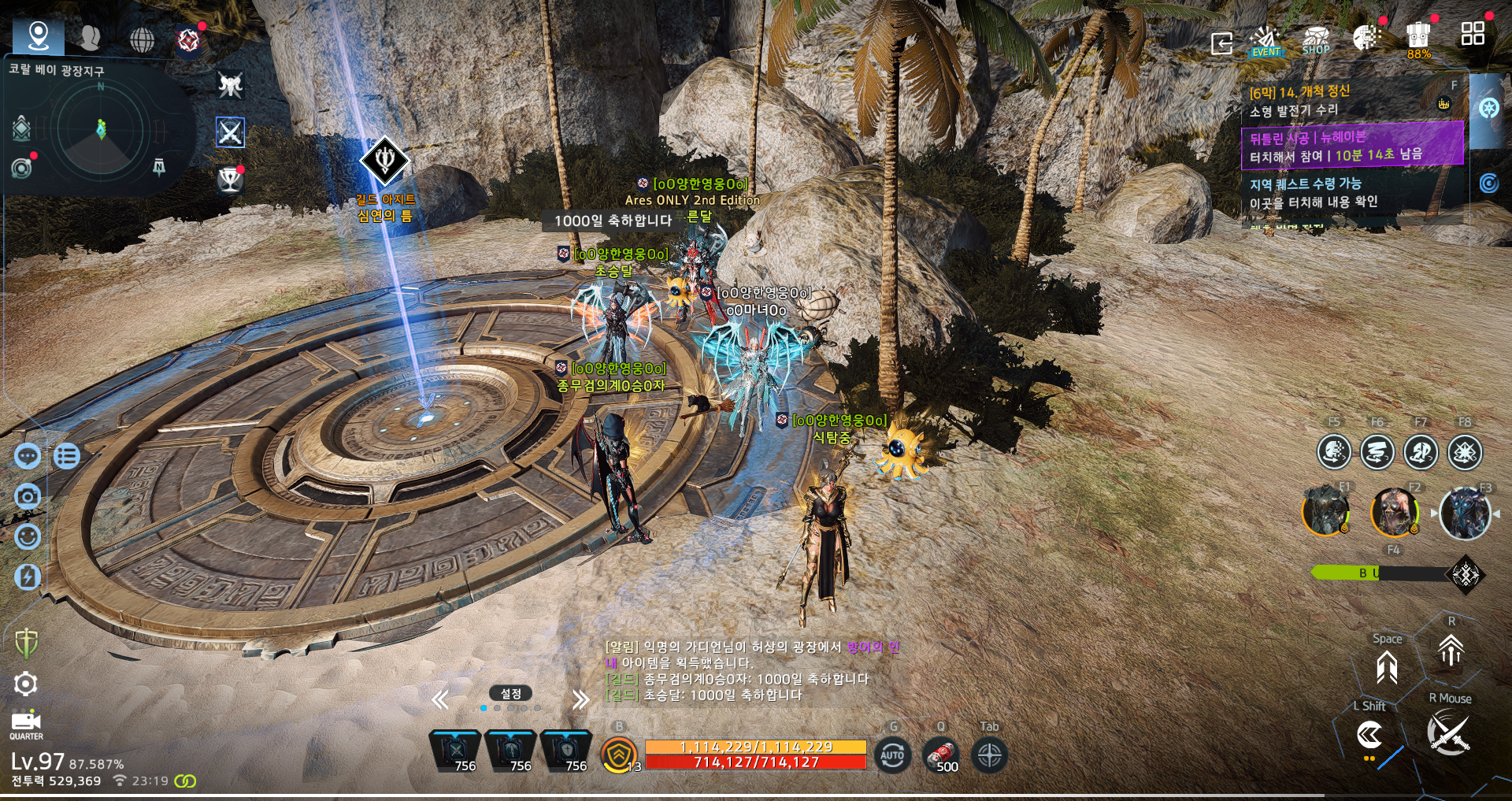Open the chat bubble button
Viewport: 1512px width, 801px height.
point(28,456)
